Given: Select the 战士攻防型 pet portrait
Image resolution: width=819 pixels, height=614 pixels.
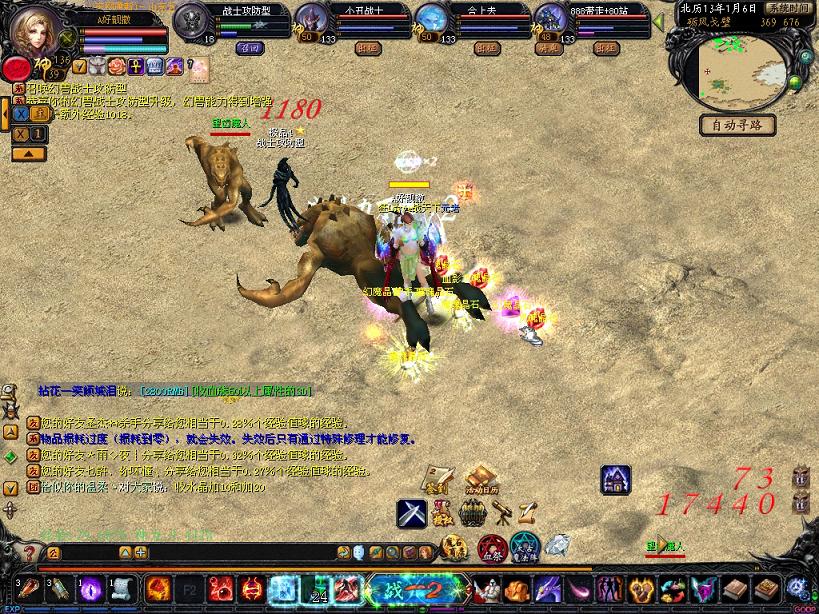Looking at the screenshot, I should [x=192, y=21].
